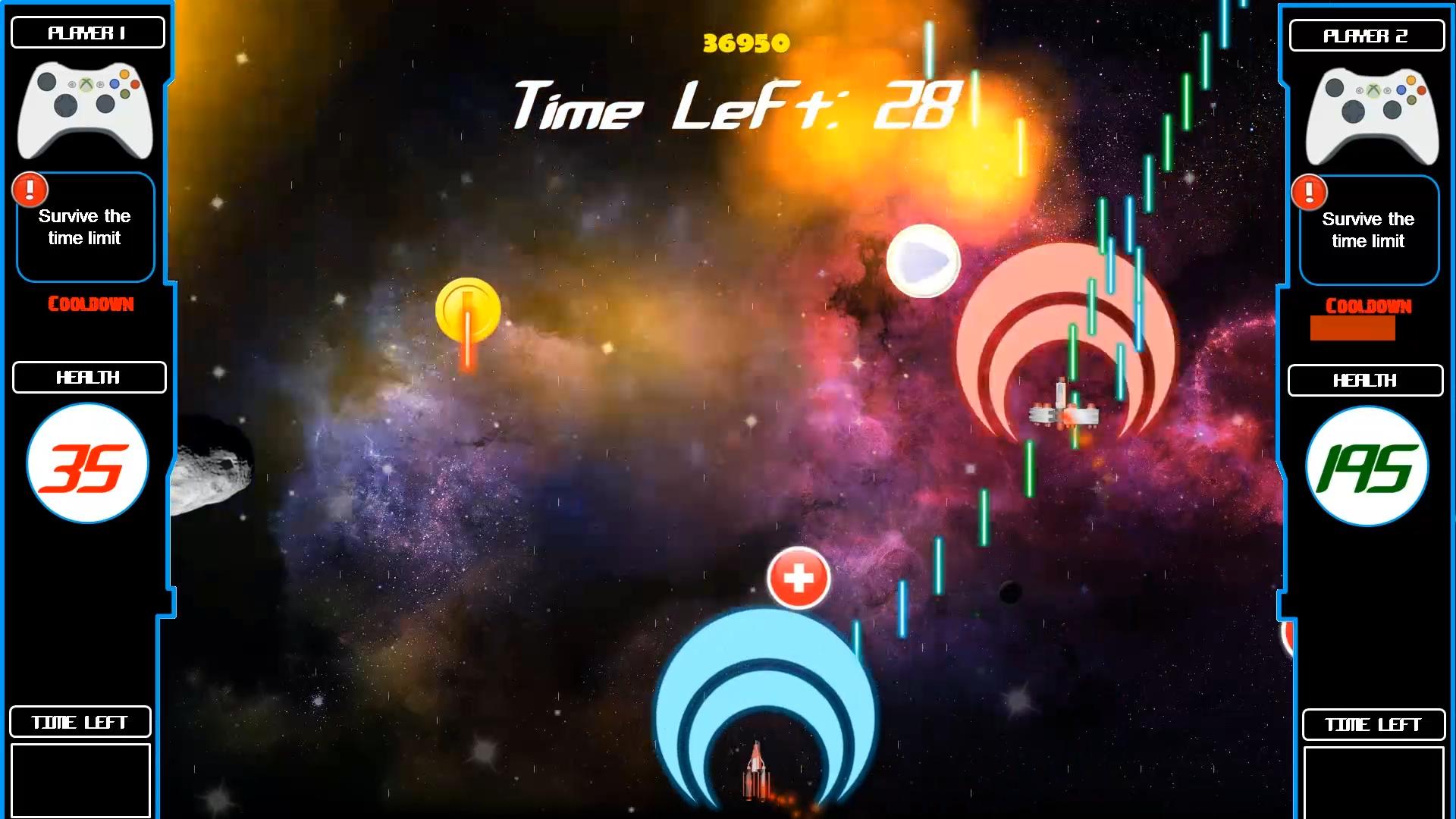The width and height of the screenshot is (1456, 819).
Task: Click the white play-arrow powerup orb
Action: pos(923,261)
